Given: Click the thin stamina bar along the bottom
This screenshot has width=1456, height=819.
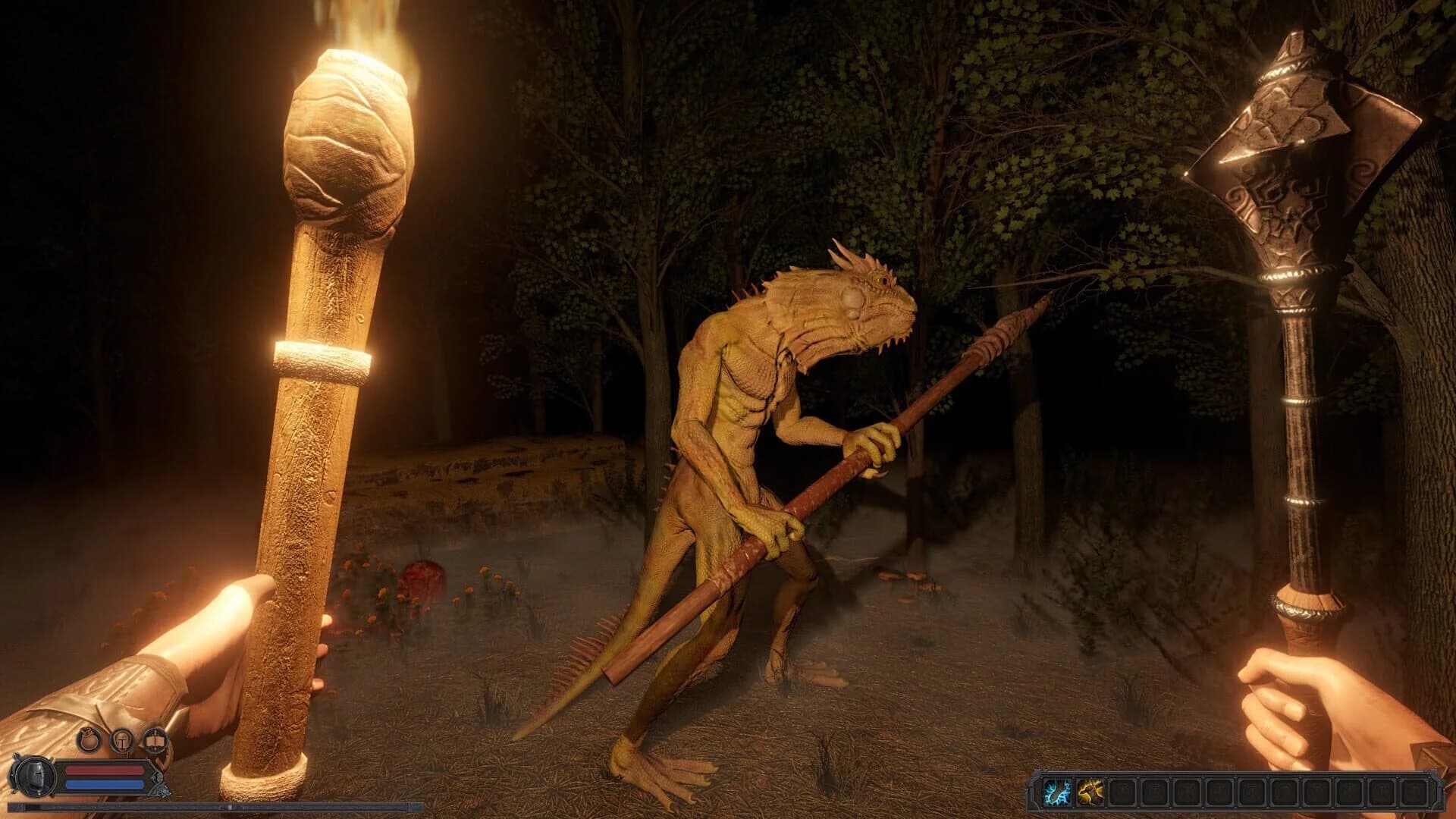Looking at the screenshot, I should (x=227, y=806).
